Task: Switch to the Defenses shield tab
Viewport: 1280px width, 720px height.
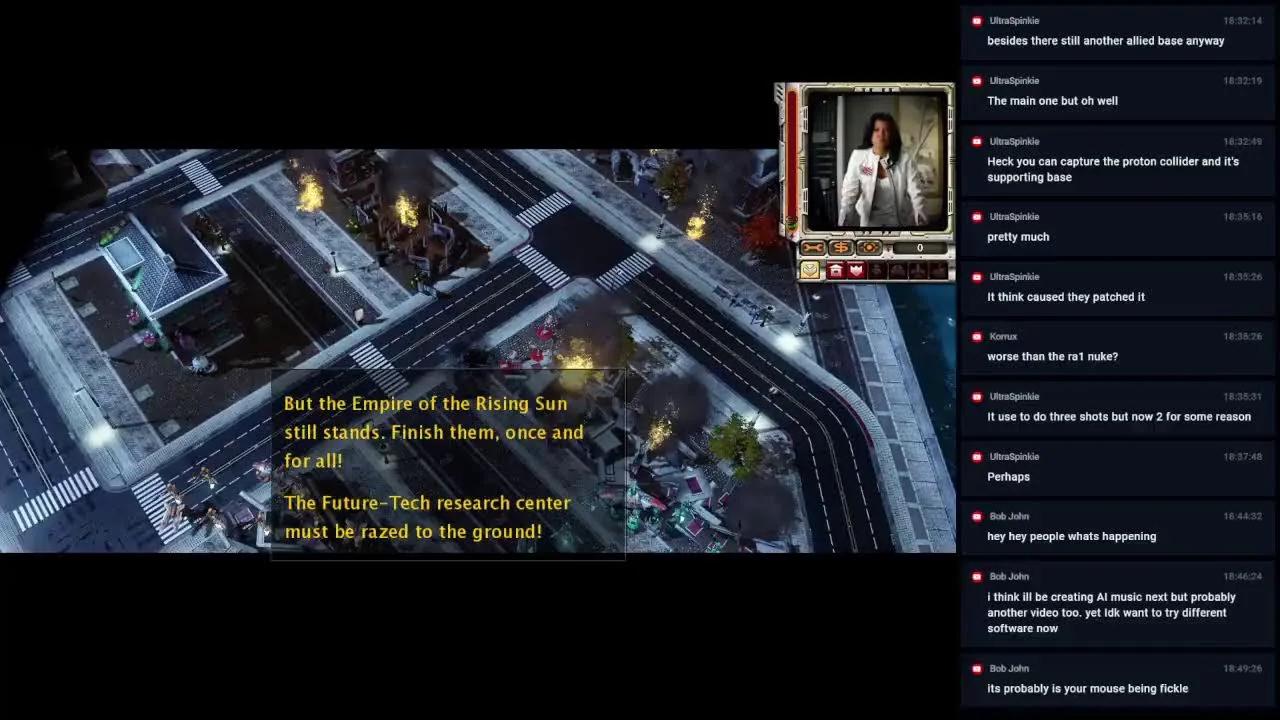Action: click(x=856, y=270)
